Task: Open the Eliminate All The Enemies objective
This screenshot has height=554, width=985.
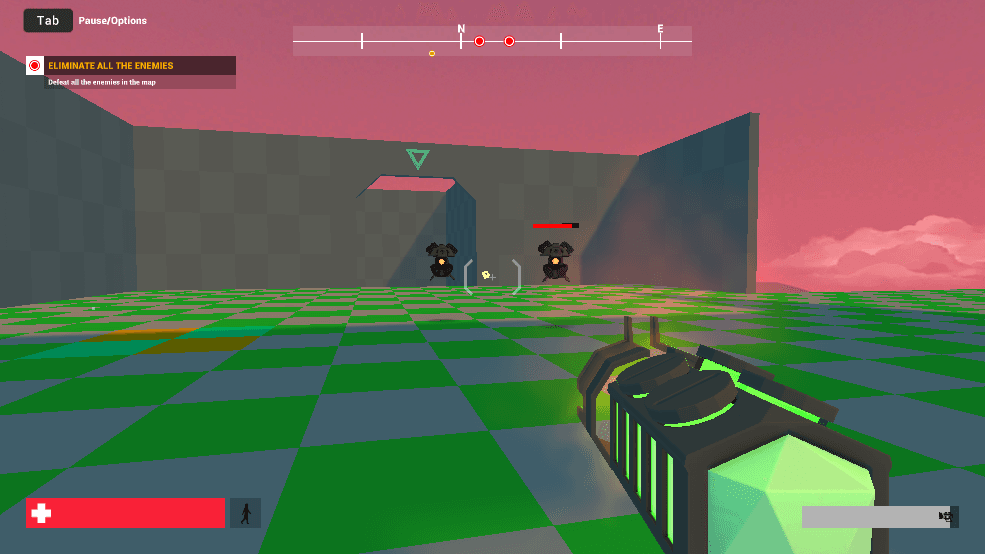Action: 131,66
